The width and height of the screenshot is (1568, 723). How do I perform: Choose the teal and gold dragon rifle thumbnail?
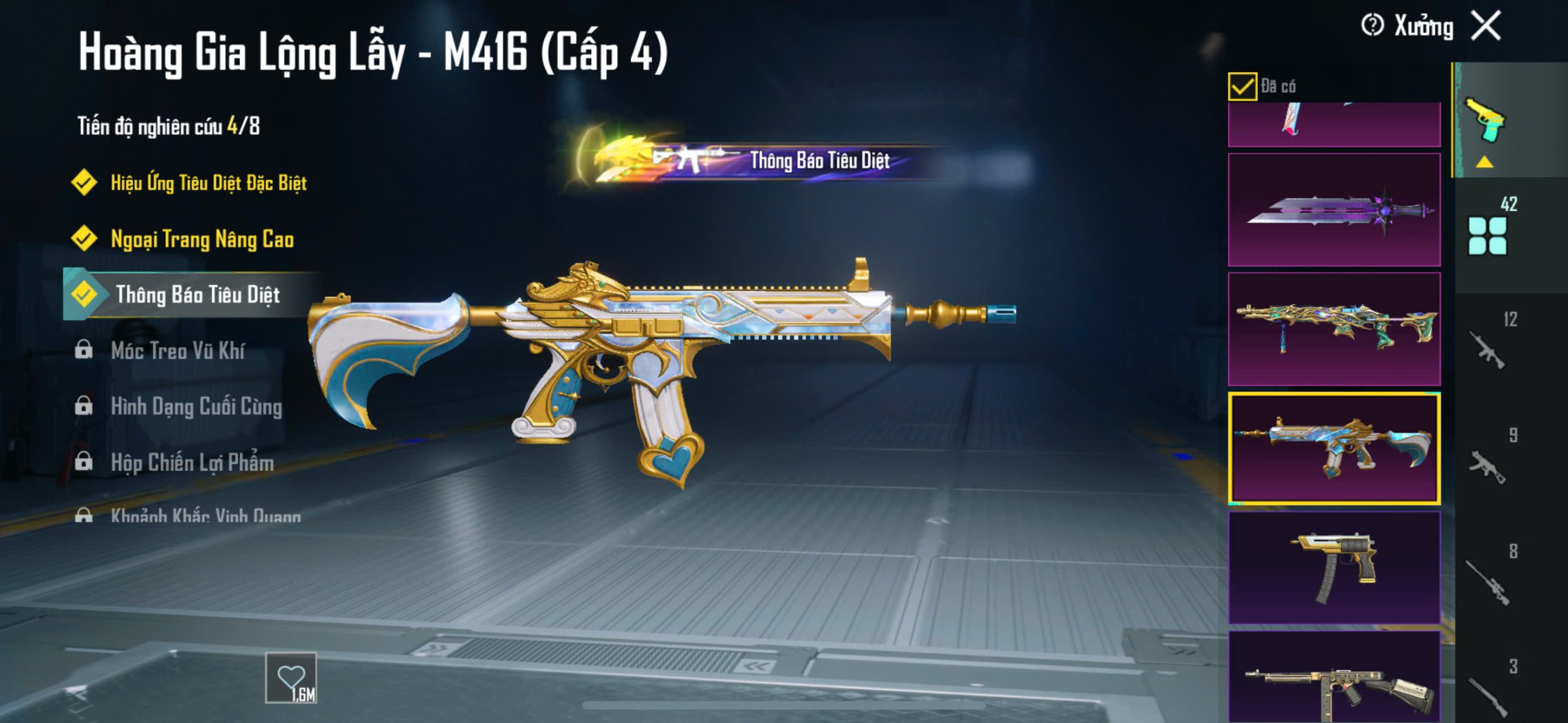(x=1334, y=329)
